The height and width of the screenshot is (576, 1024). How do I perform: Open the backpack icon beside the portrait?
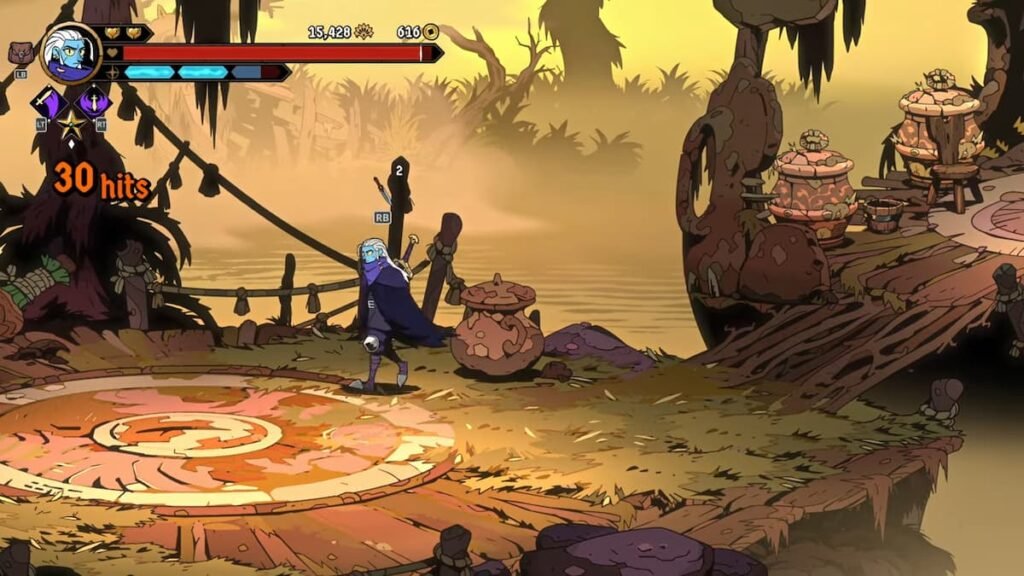pos(19,52)
